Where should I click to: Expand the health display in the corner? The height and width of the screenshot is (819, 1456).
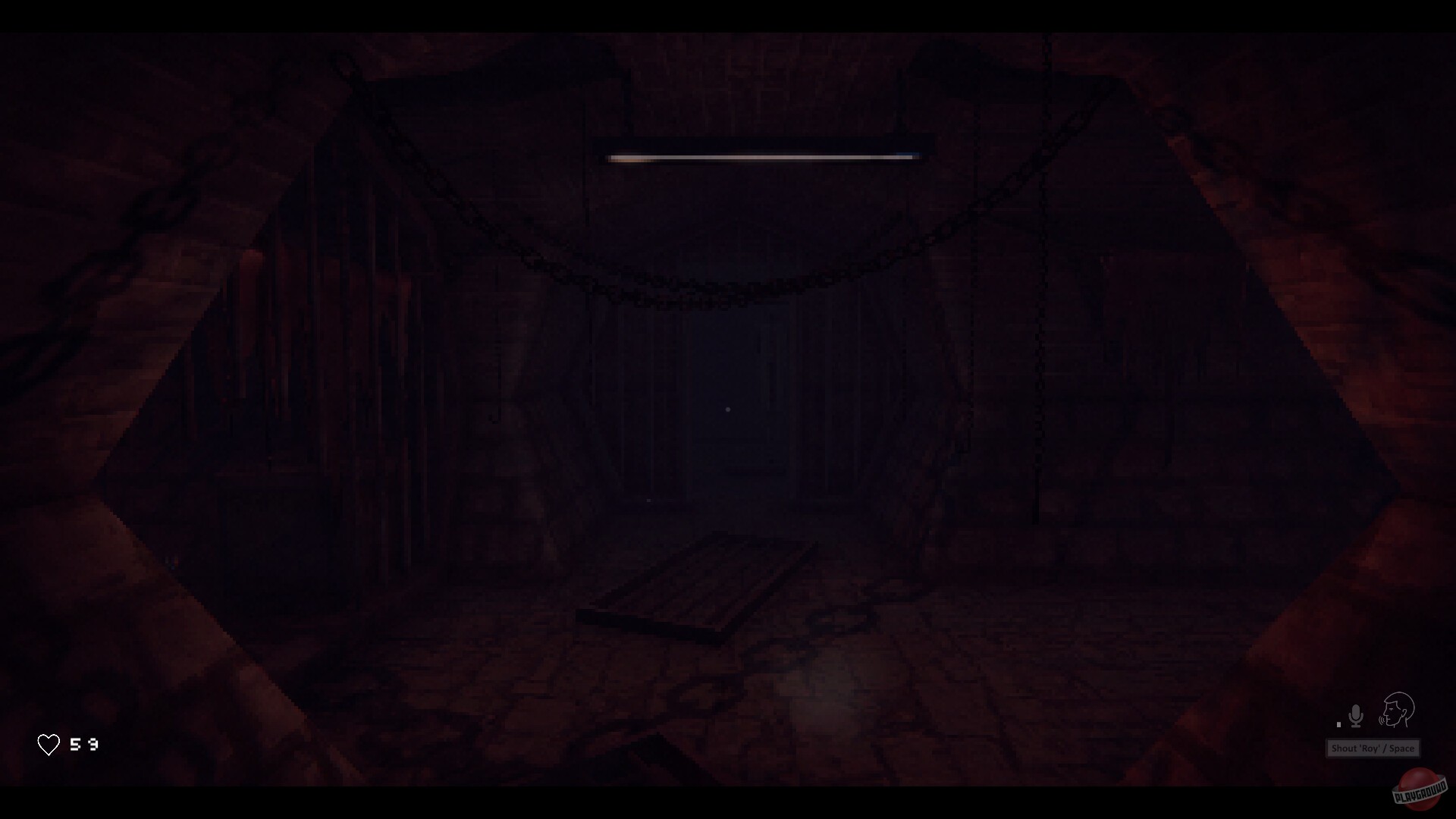coord(68,744)
